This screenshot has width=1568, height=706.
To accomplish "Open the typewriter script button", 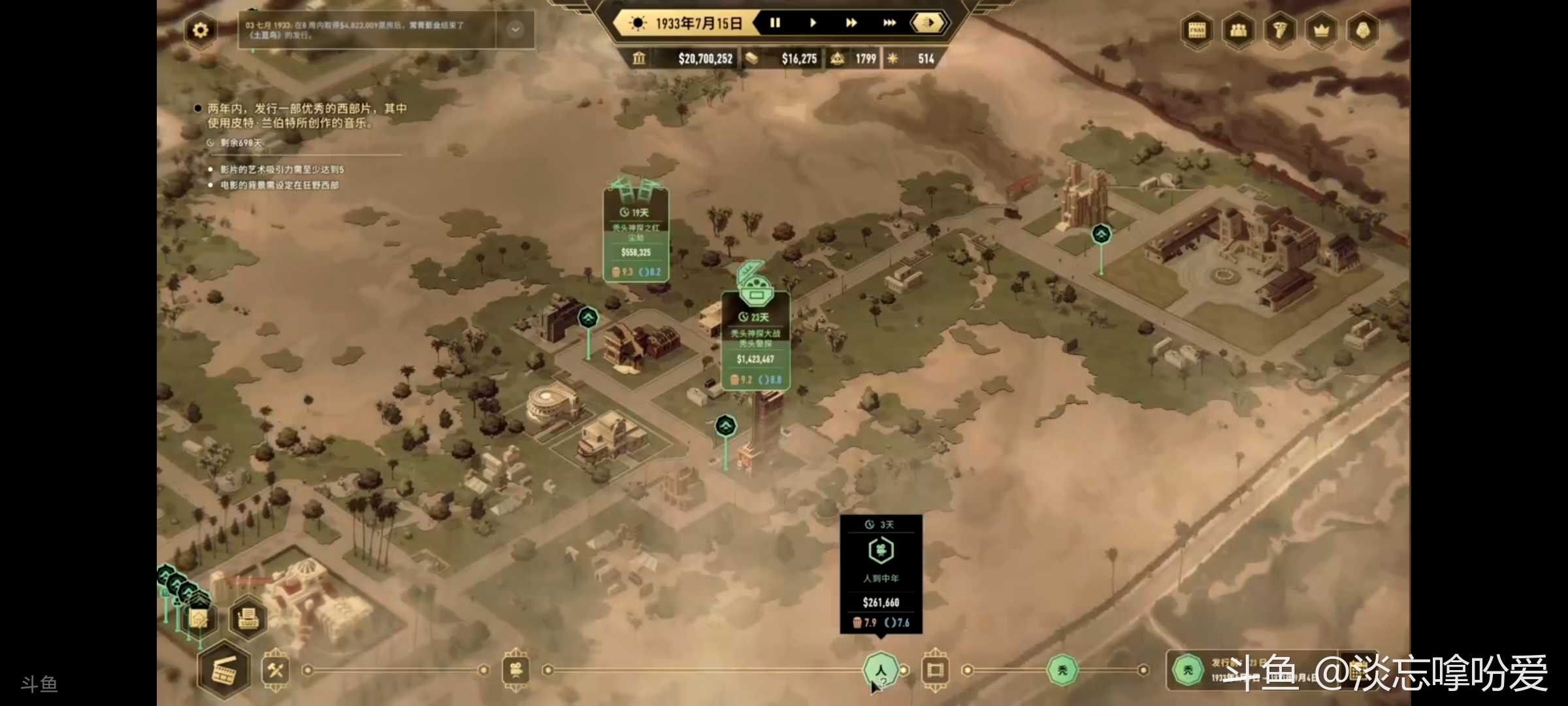I will coord(248,617).
